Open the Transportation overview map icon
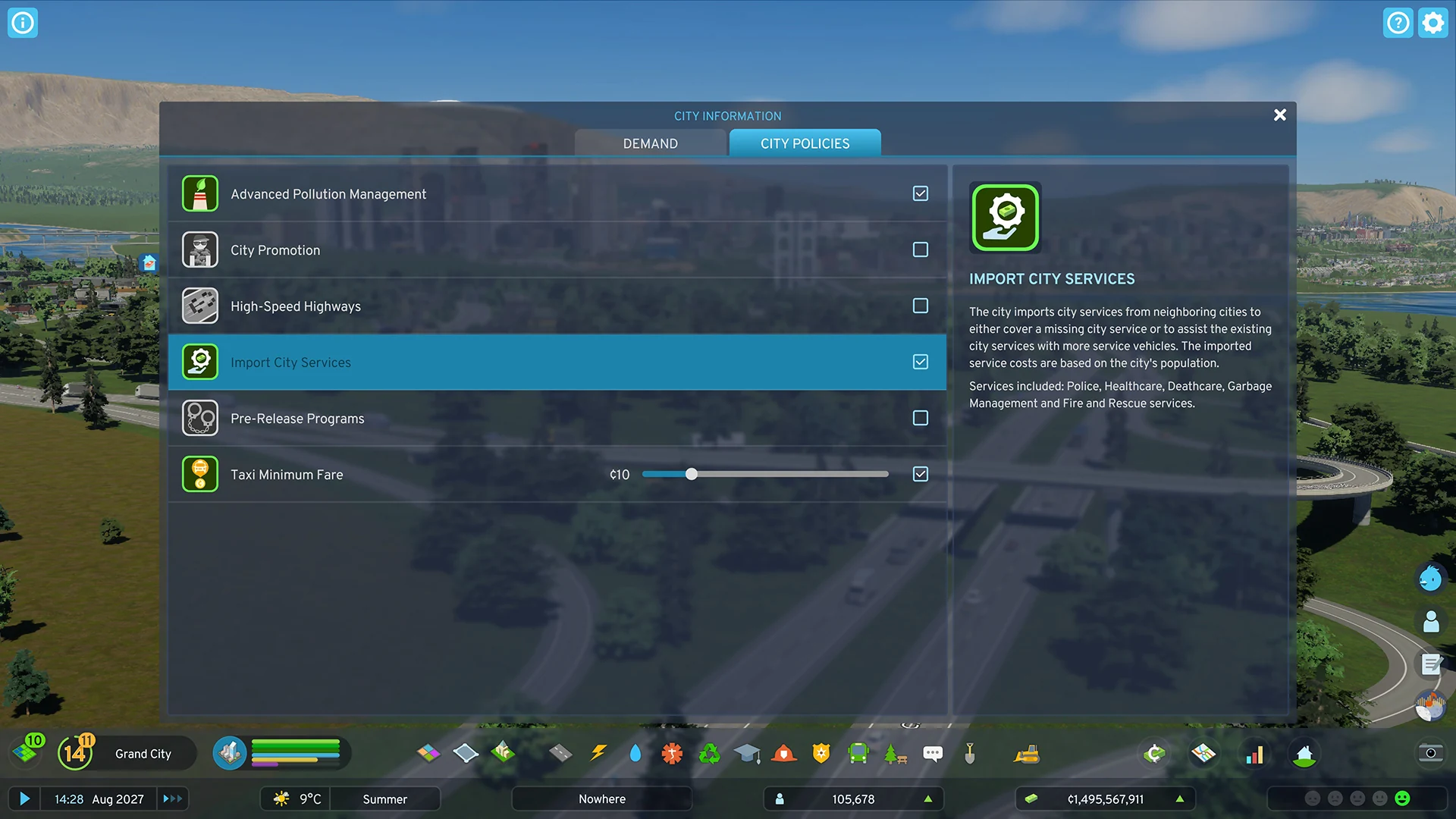The width and height of the screenshot is (1456, 819). (x=1203, y=753)
